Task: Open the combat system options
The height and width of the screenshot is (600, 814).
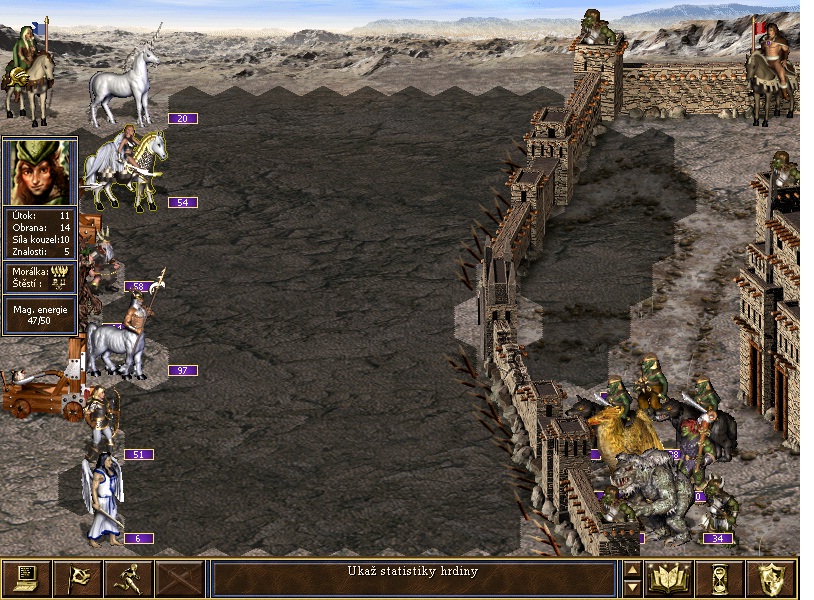Action: pyautogui.click(x=26, y=578)
